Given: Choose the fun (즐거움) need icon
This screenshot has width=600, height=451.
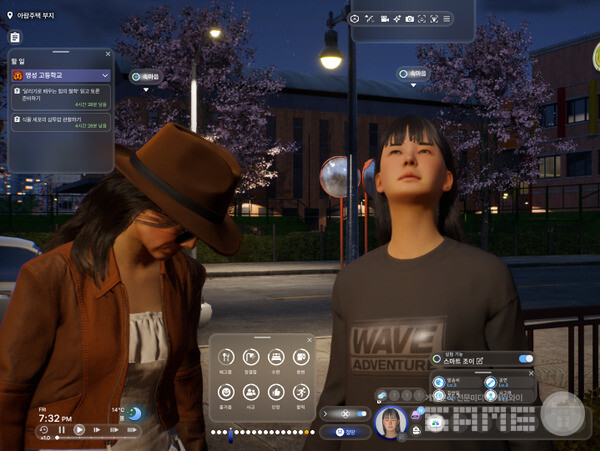Looking at the screenshot, I should (226, 391).
